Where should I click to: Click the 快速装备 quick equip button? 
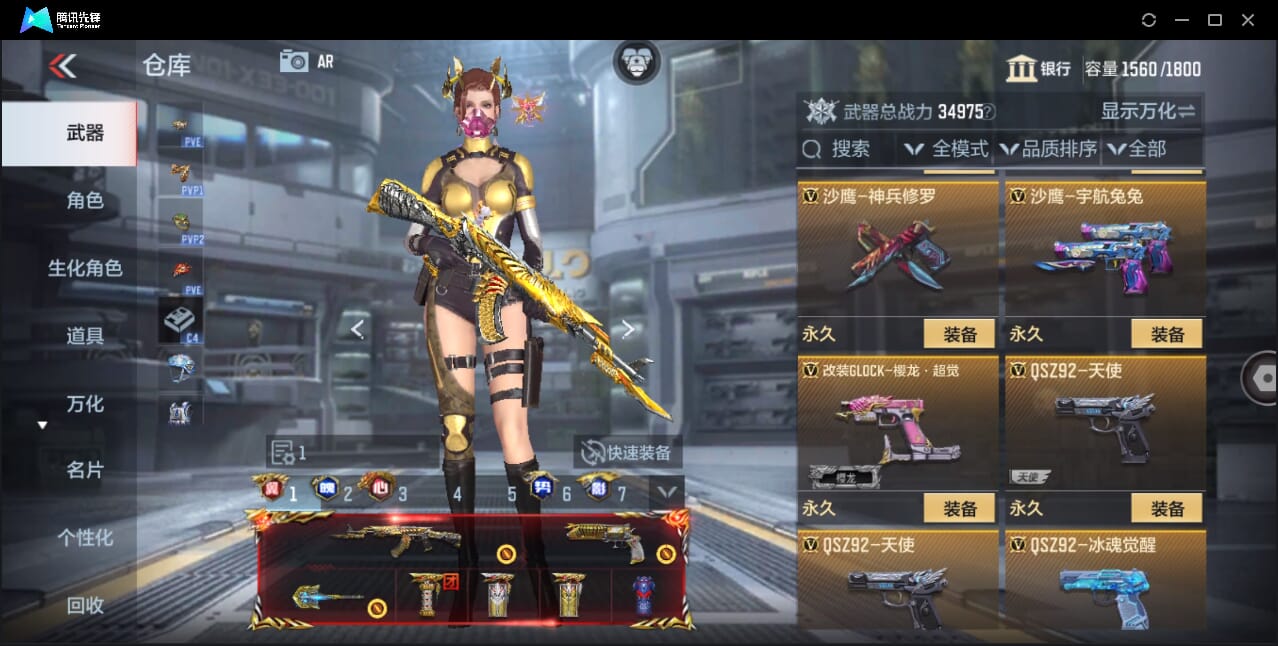[x=628, y=452]
